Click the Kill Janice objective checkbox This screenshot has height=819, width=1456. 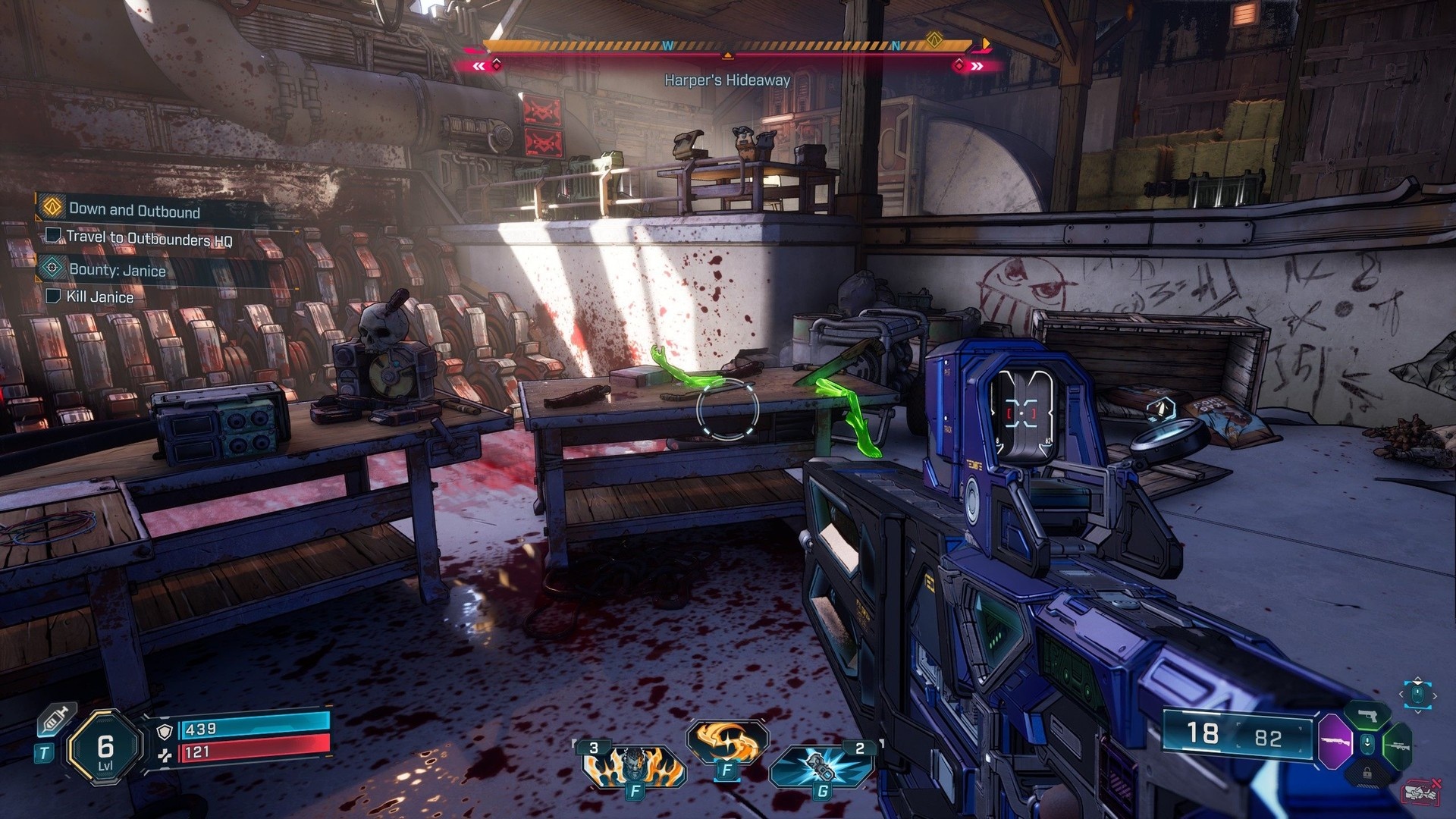[53, 296]
